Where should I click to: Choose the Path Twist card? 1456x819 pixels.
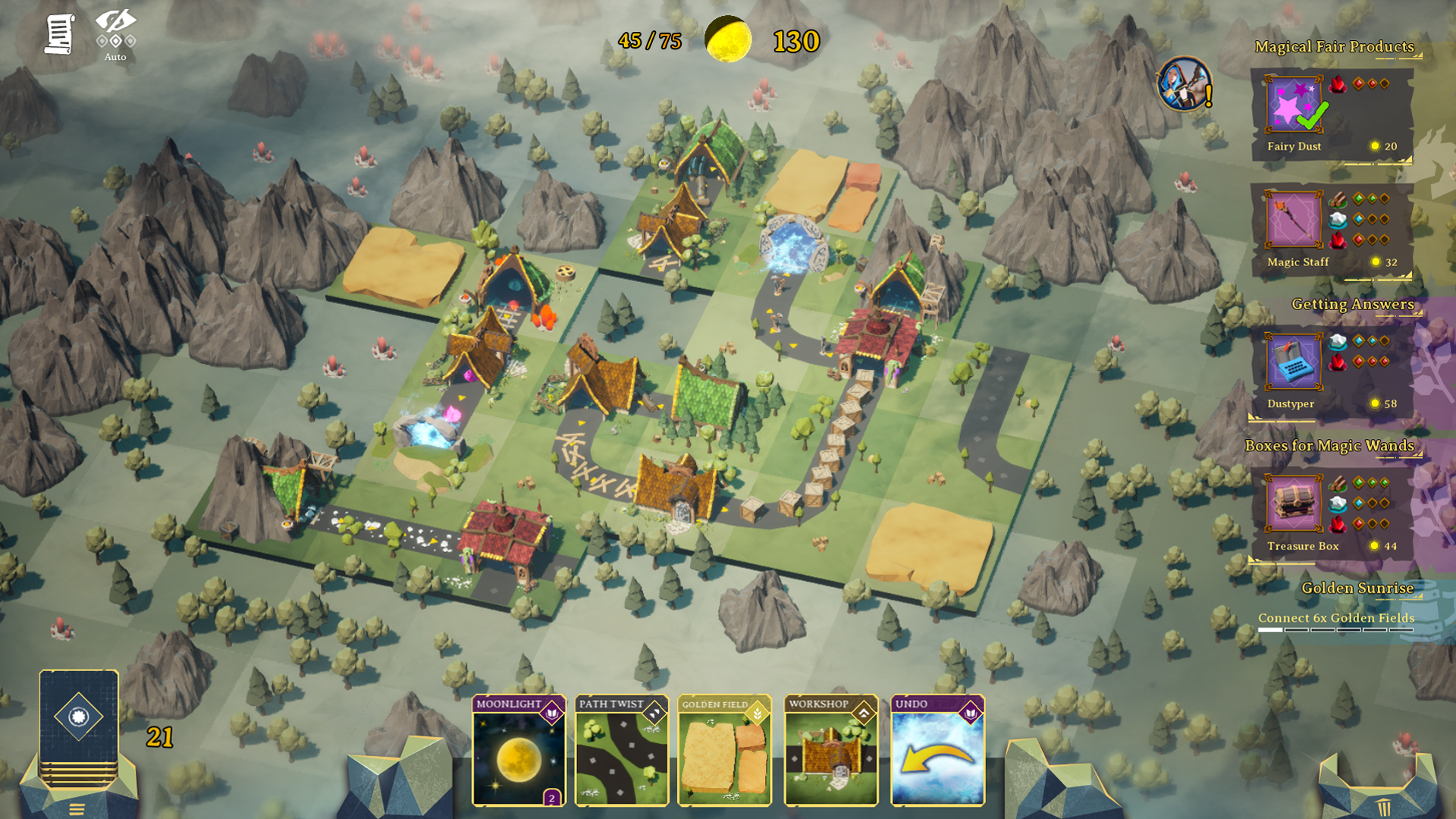(x=622, y=750)
